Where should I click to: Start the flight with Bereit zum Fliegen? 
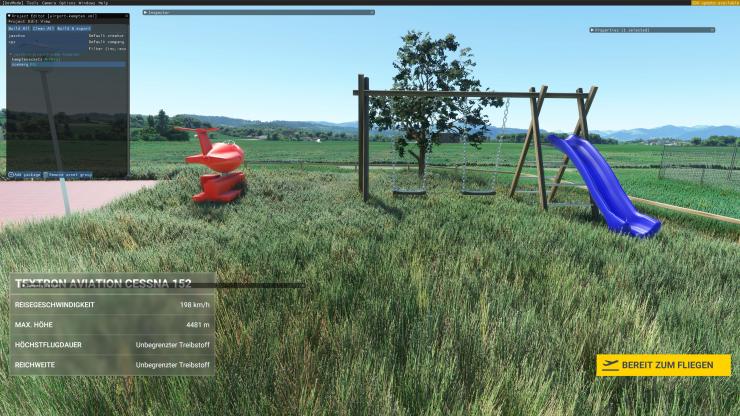pos(663,365)
